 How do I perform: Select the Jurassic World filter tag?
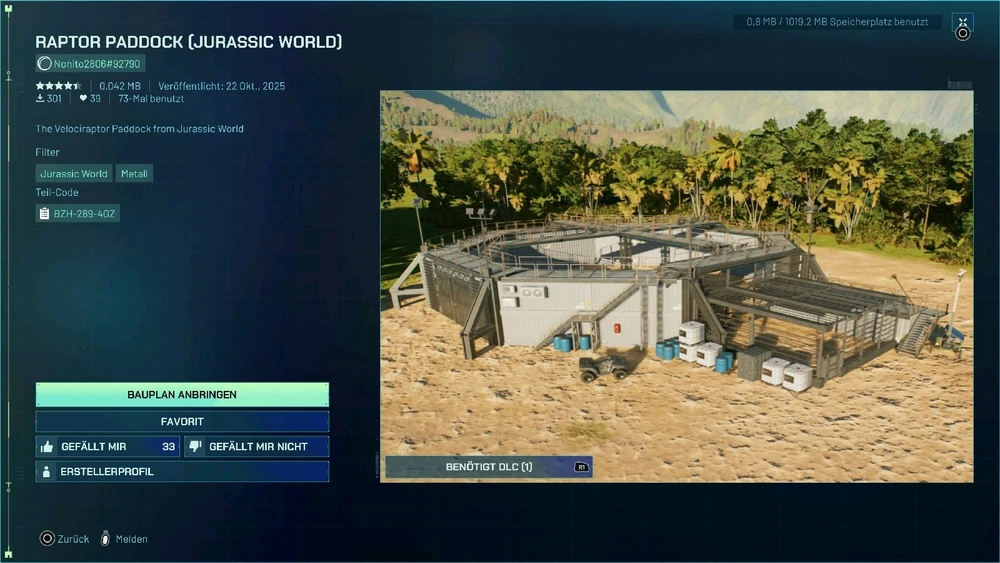click(74, 174)
